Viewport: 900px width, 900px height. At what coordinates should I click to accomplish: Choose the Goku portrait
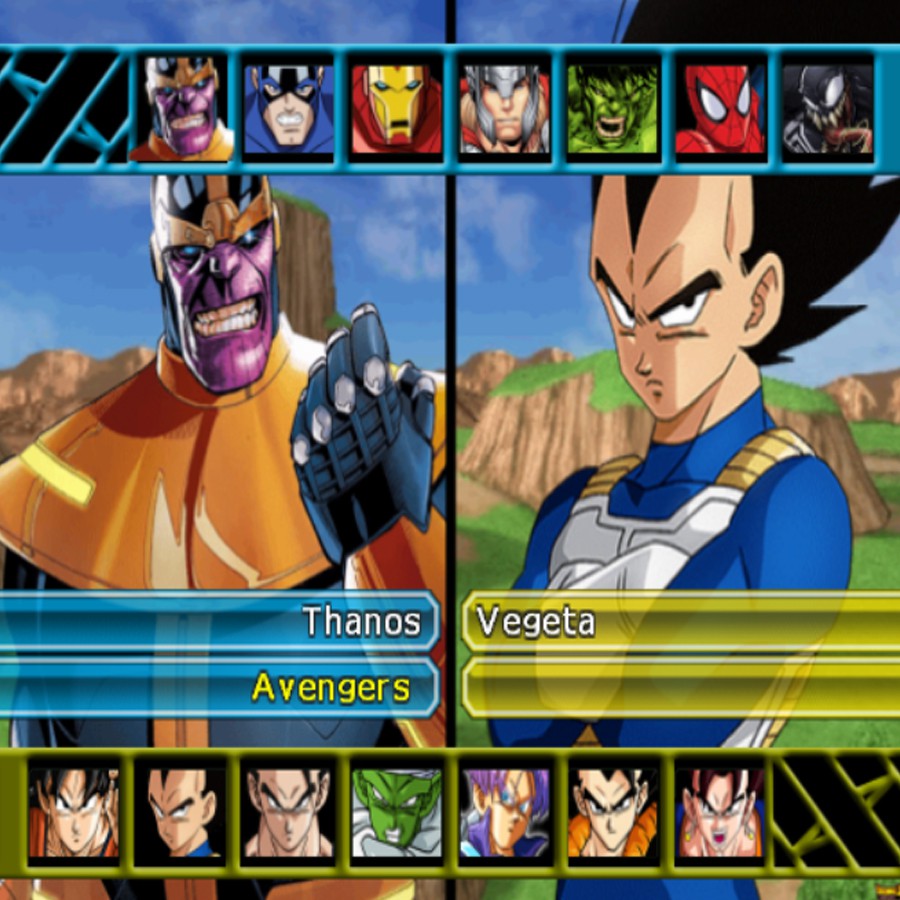(74, 812)
